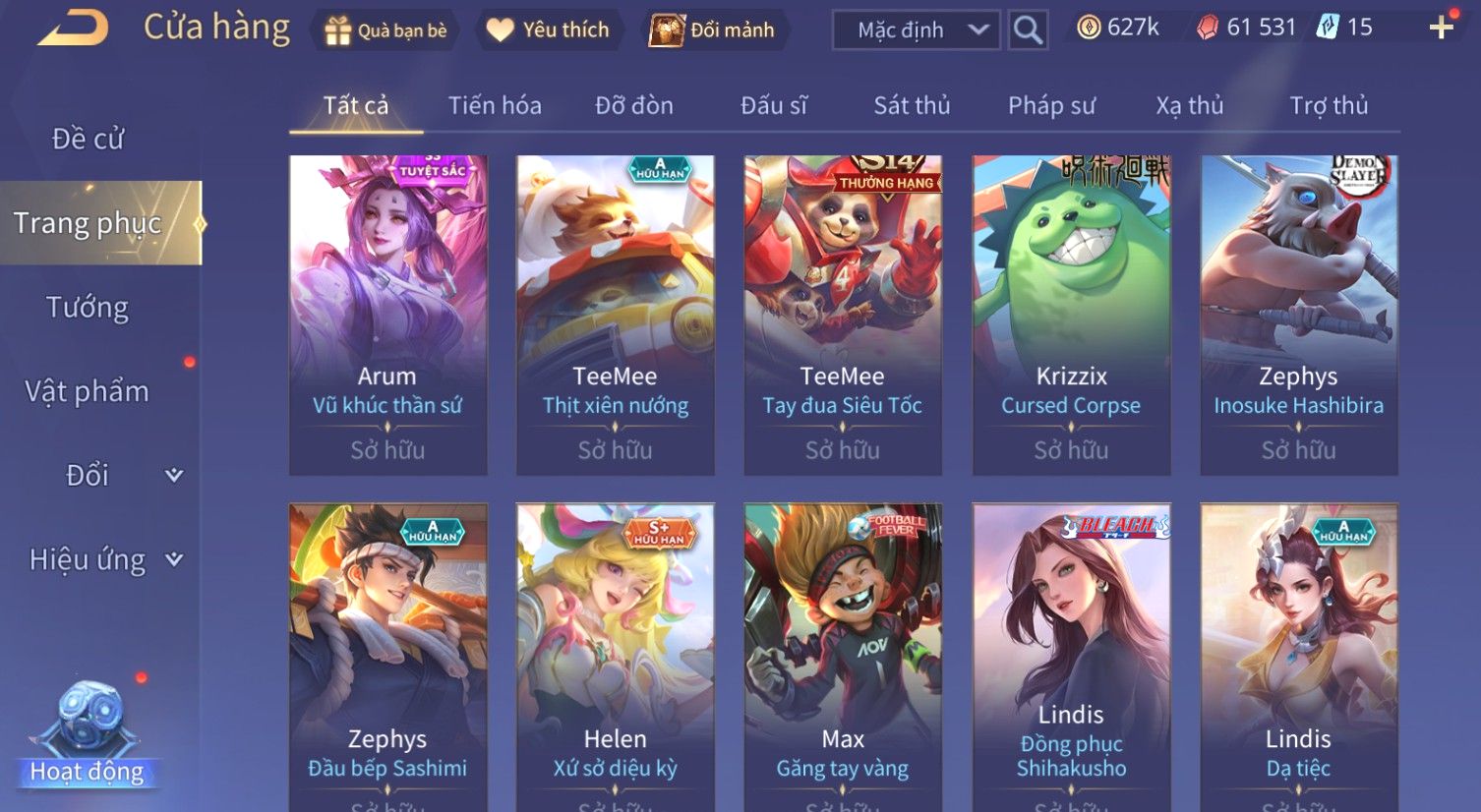Open the Trợ thủ tab

pos(1329,106)
